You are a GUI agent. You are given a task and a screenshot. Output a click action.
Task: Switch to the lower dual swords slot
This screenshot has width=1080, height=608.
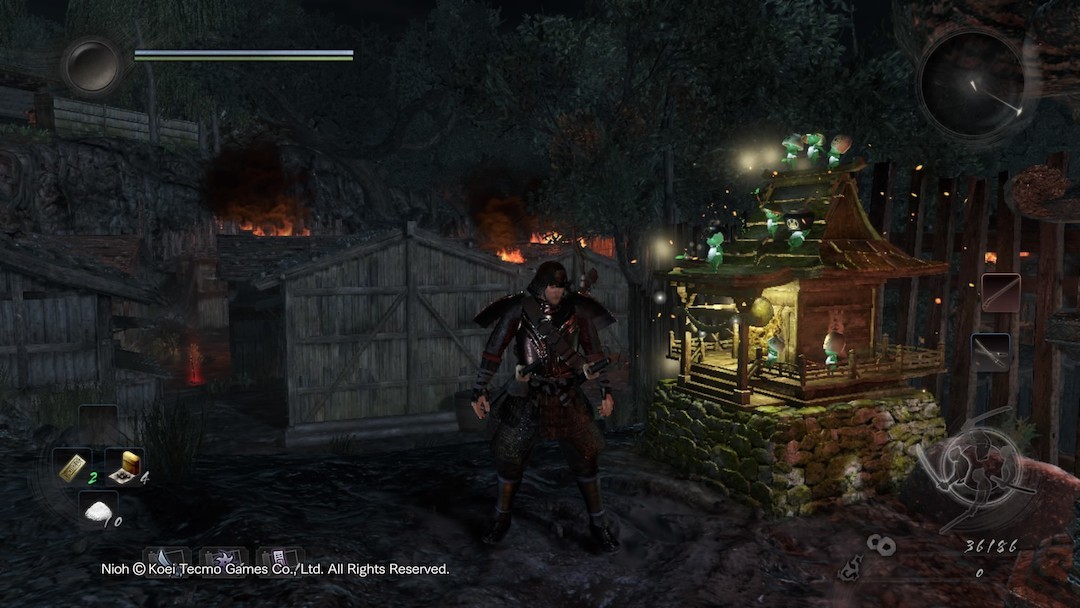[990, 350]
